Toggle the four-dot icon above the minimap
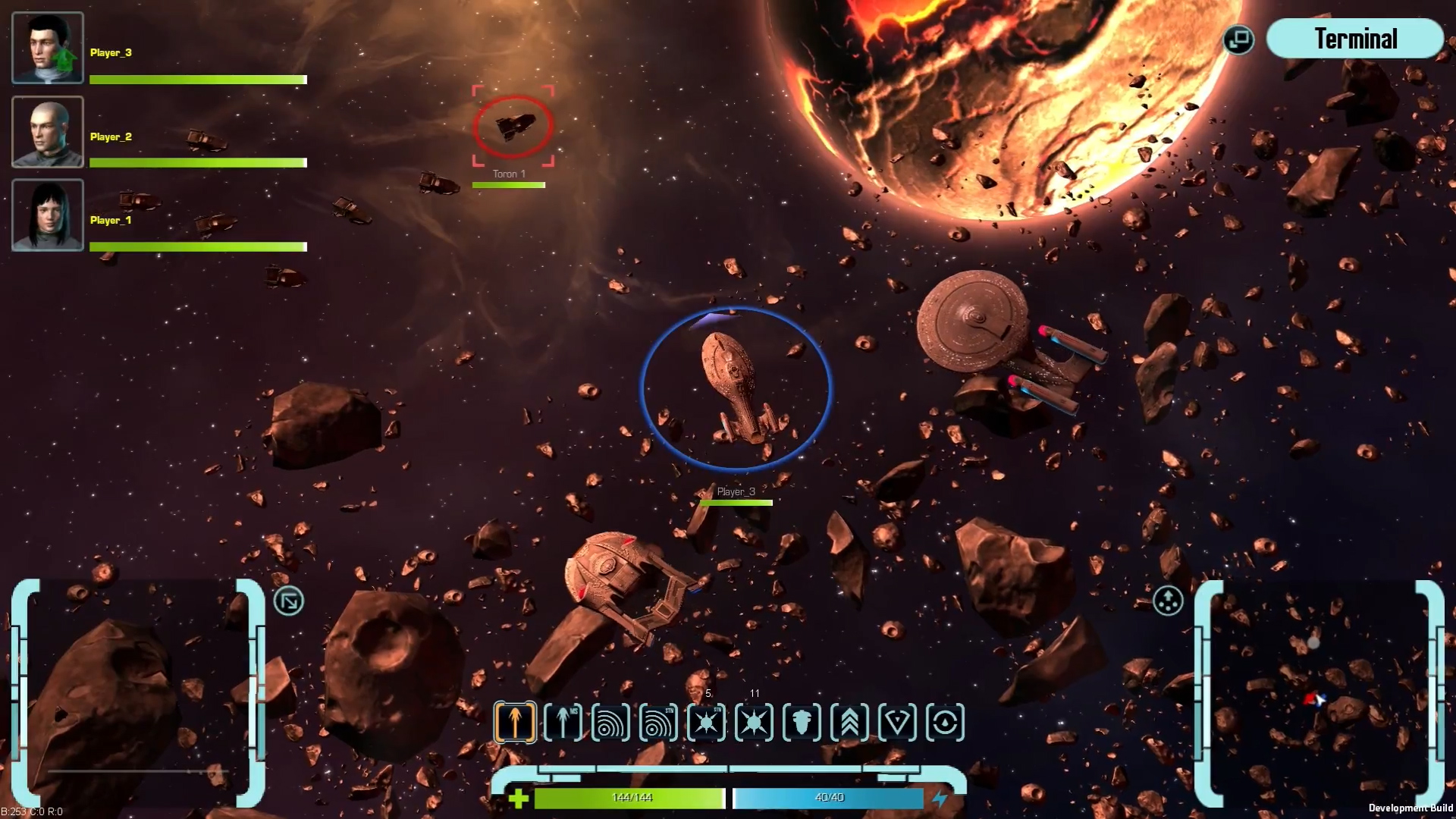 pos(1167,601)
